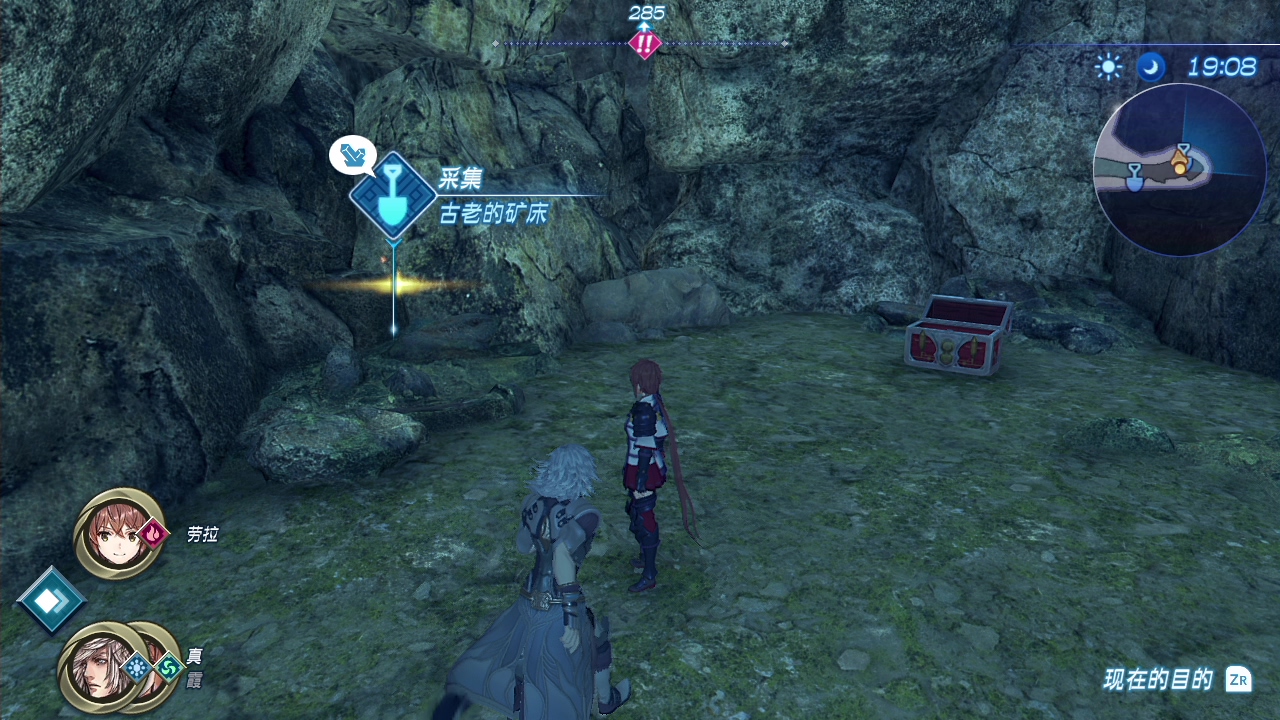
Task: Select the 采集 shovel collection point icon
Action: pyautogui.click(x=393, y=195)
